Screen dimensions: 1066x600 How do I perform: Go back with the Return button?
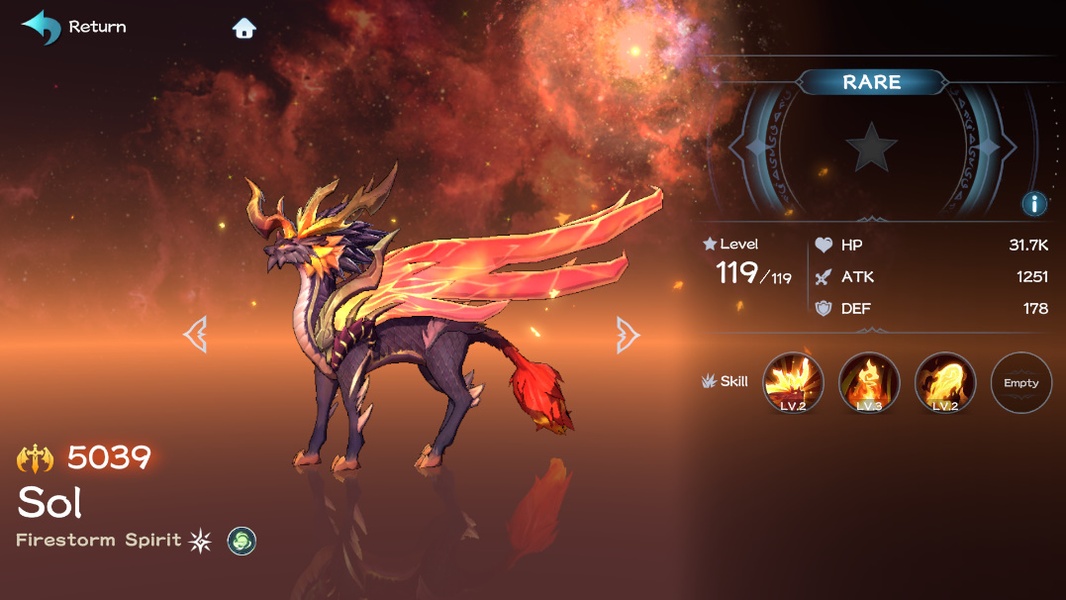[74, 27]
